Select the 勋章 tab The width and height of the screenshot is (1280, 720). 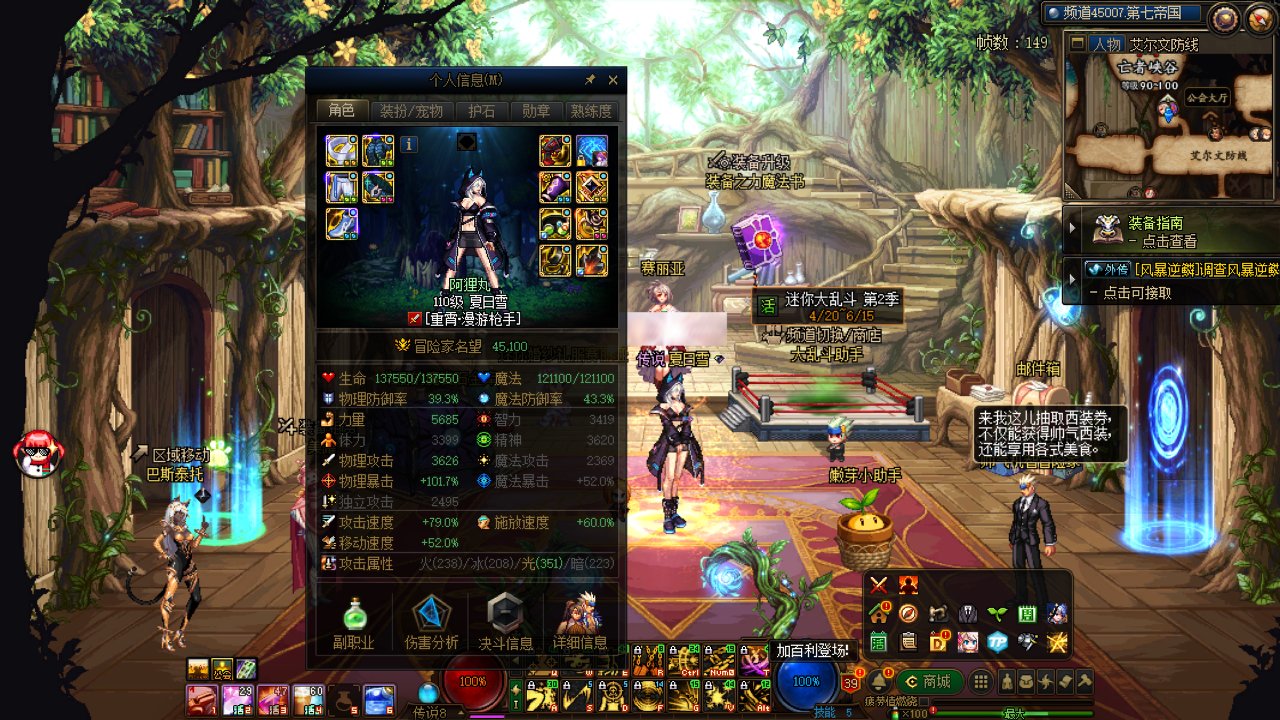click(536, 111)
